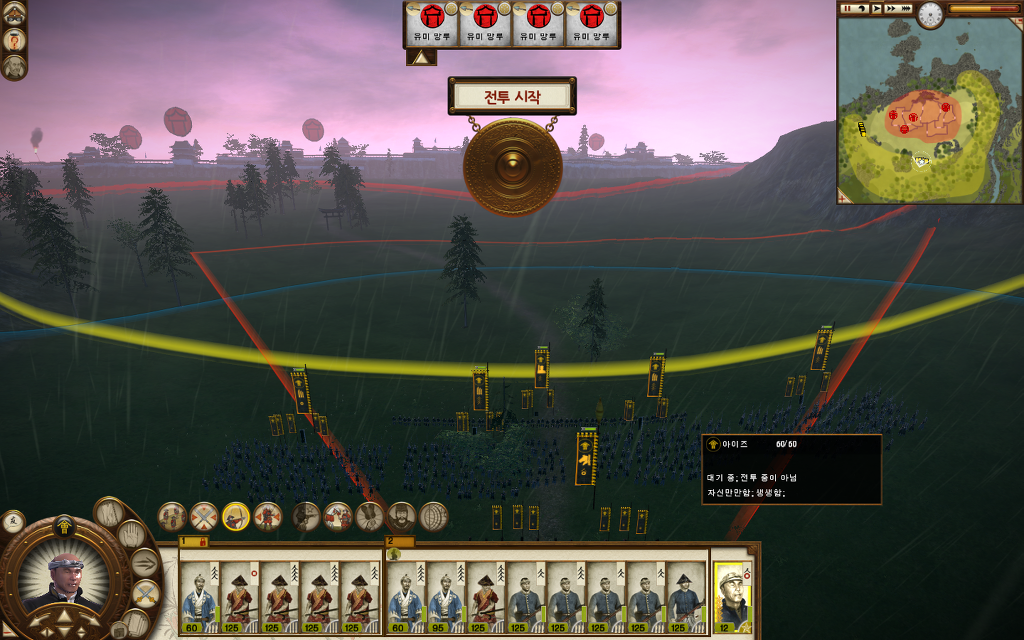Viewport: 1024px width, 640px height.
Task: Set battle speed to double fast-forward
Action: point(891,9)
